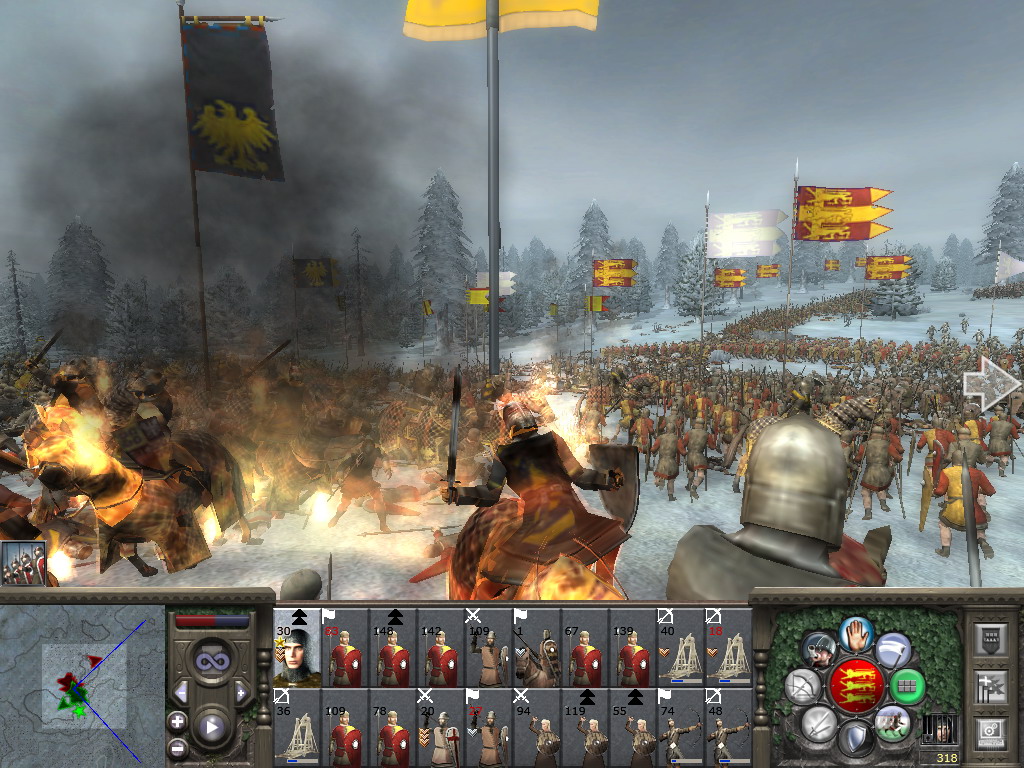The height and width of the screenshot is (768, 1024).
Task: Decrease game speed with the left arrow
Action: click(x=181, y=692)
